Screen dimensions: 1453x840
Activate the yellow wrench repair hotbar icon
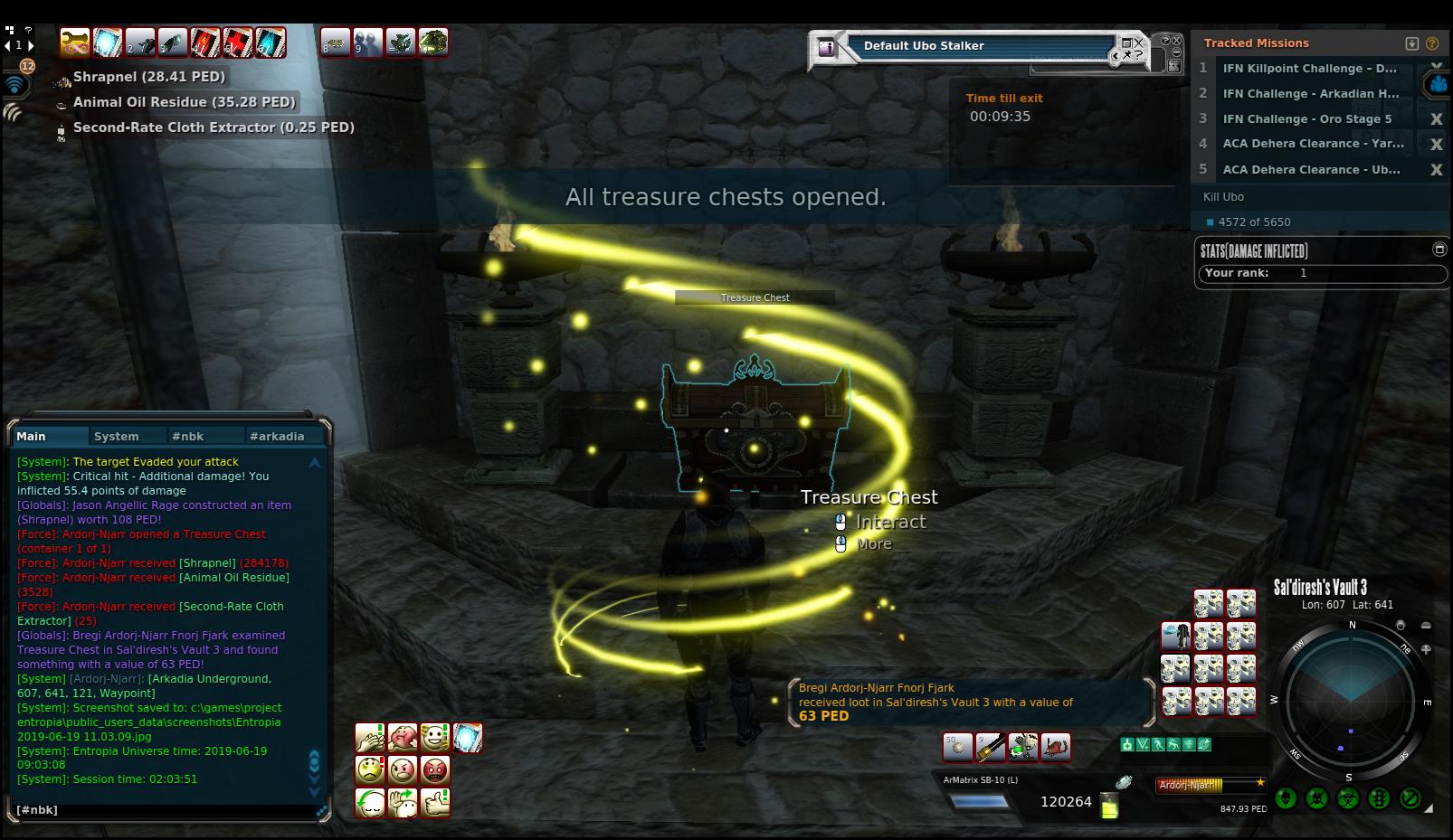[x=75, y=42]
